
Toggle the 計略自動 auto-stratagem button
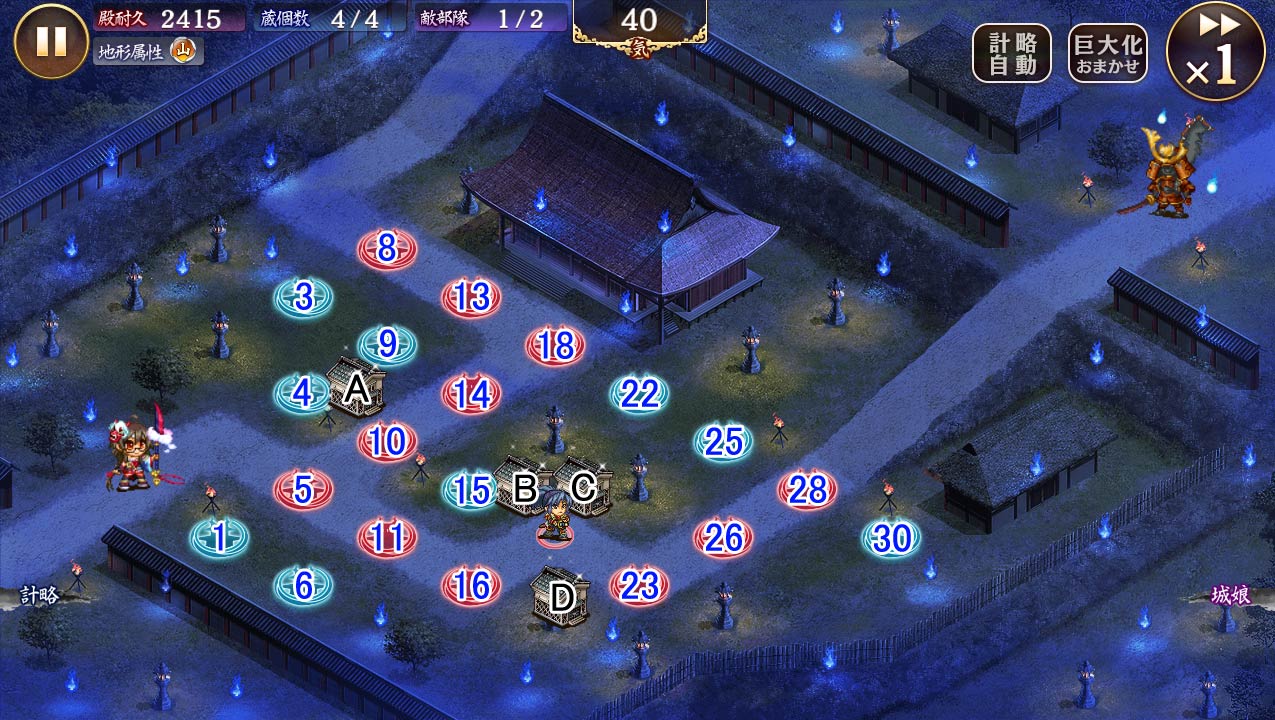point(1011,53)
